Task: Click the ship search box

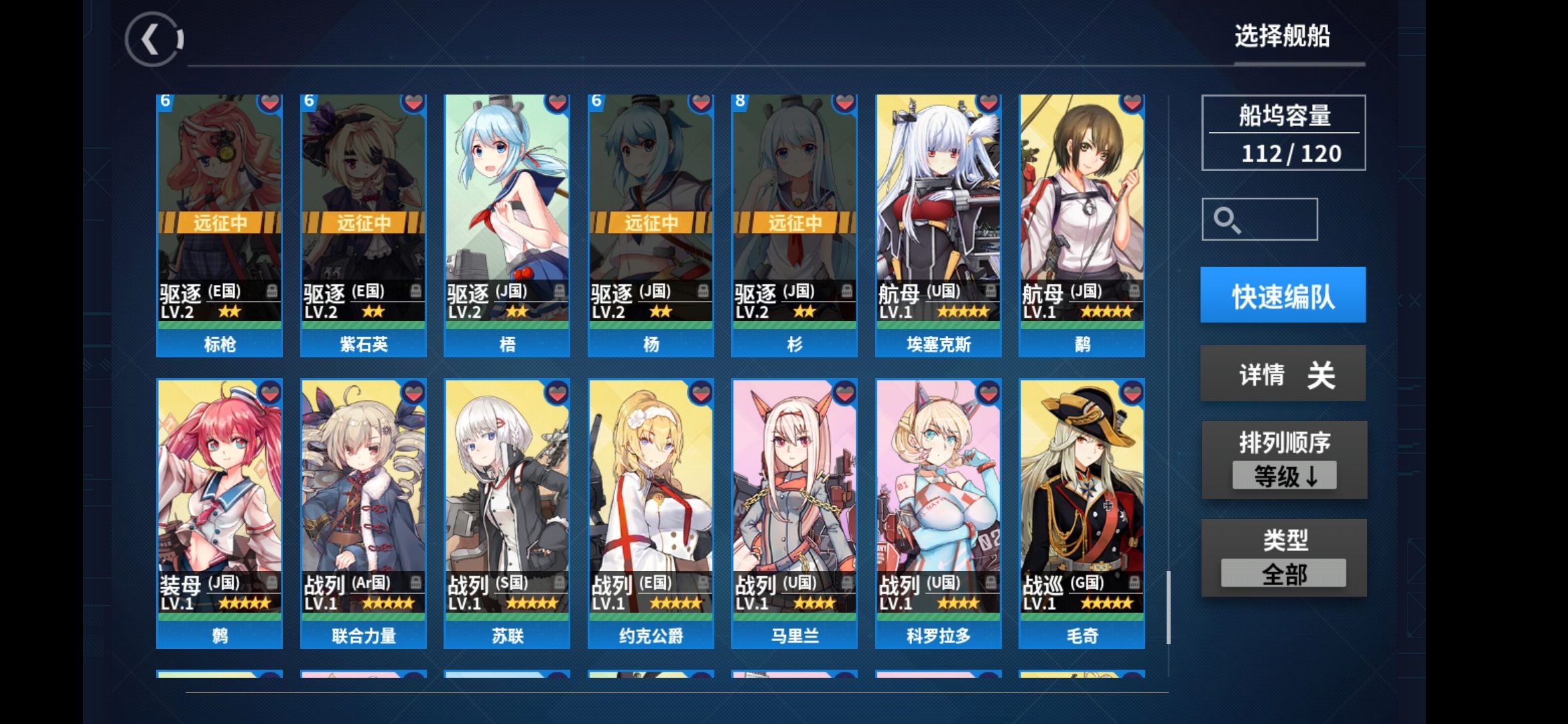Action: 1259,219
